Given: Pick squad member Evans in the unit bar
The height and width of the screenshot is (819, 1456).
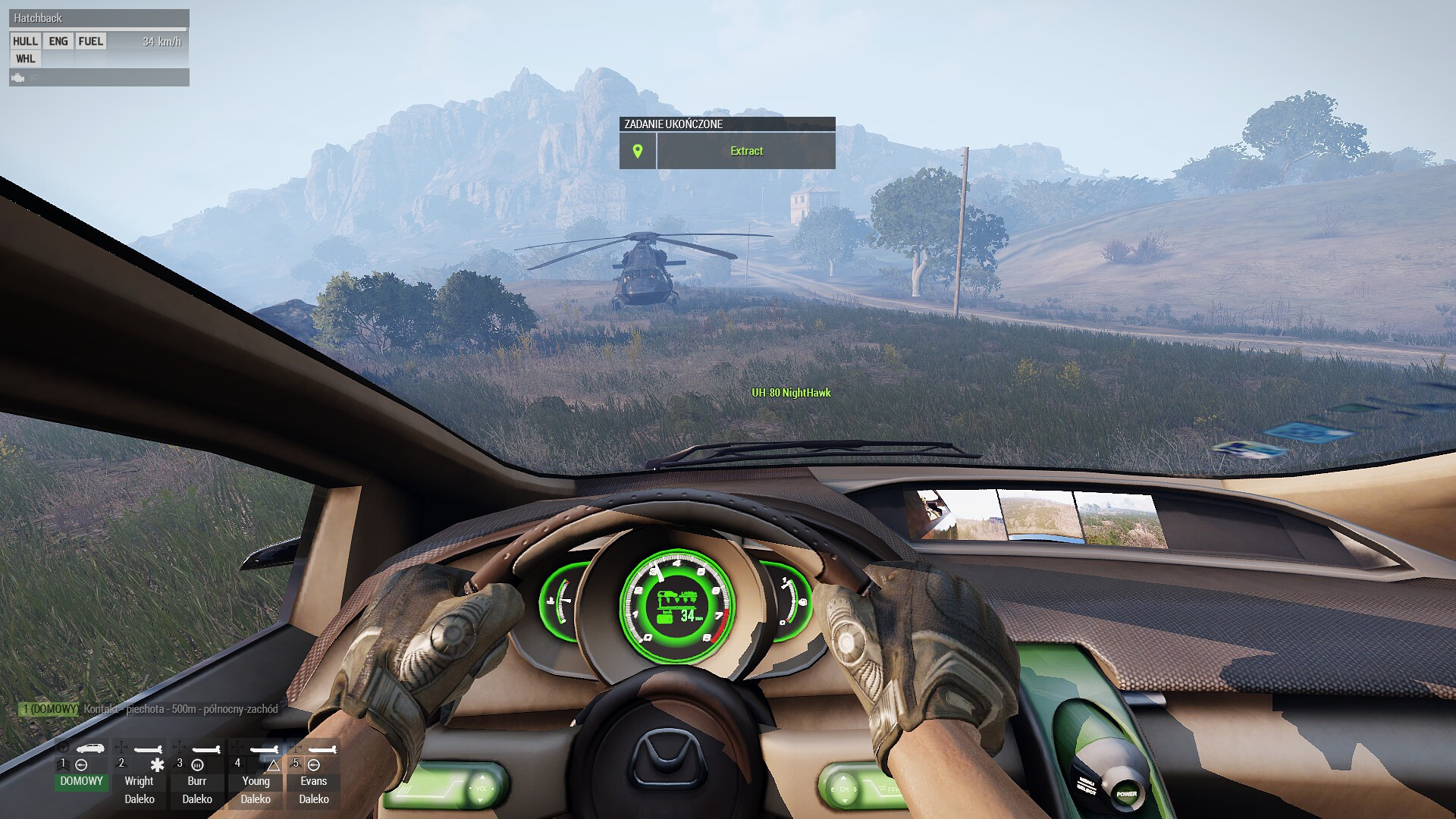Looking at the screenshot, I should click(x=313, y=780).
